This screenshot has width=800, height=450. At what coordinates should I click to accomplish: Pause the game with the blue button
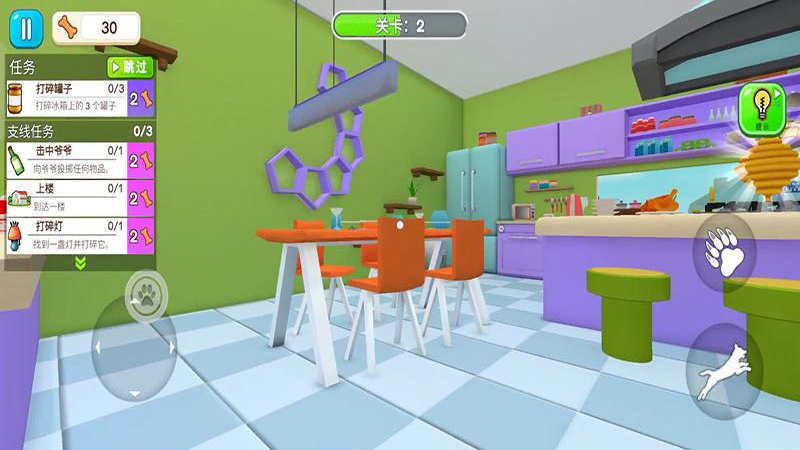(x=25, y=27)
